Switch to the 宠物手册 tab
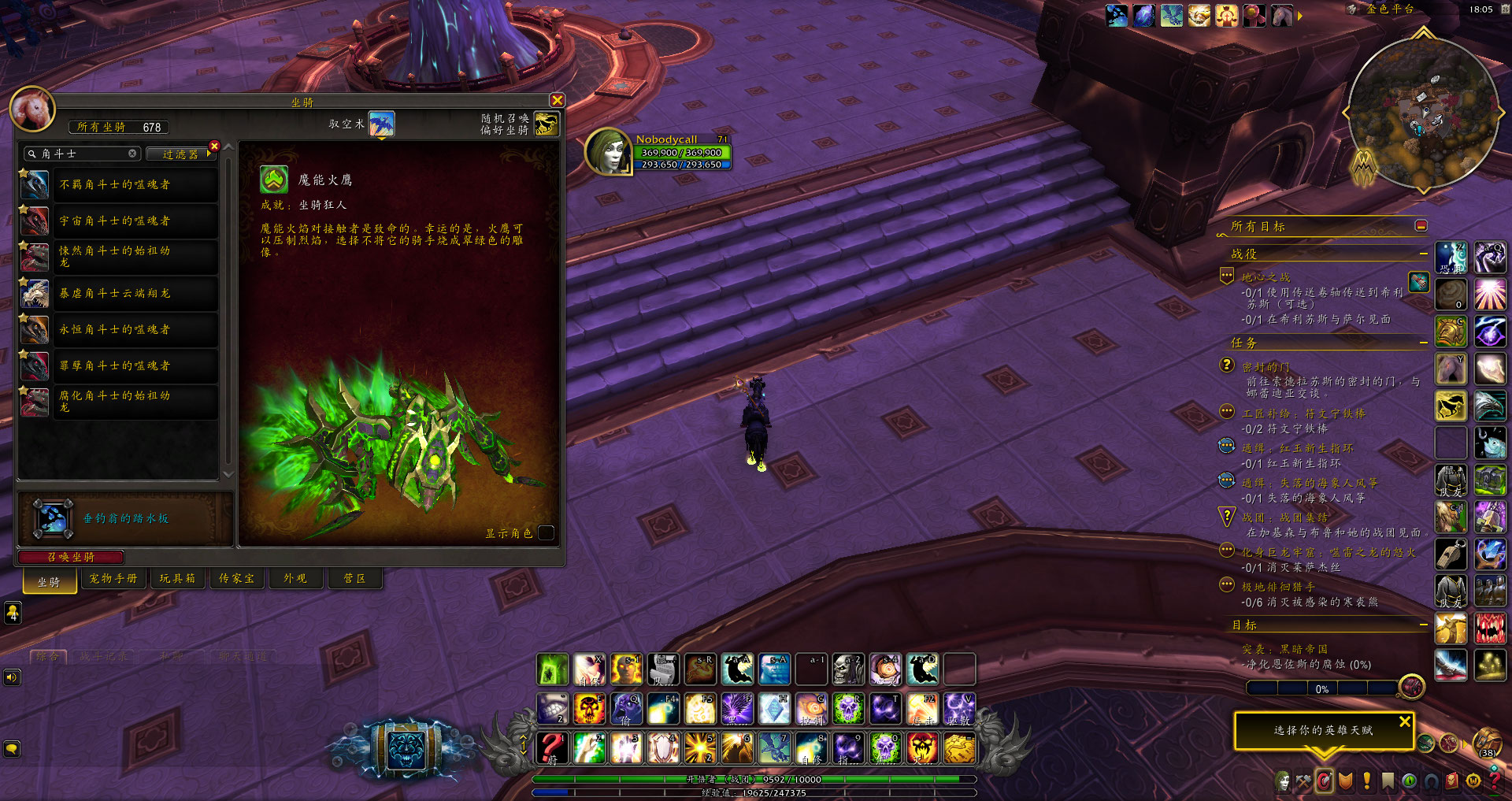Image resolution: width=1512 pixels, height=801 pixels. (x=113, y=579)
